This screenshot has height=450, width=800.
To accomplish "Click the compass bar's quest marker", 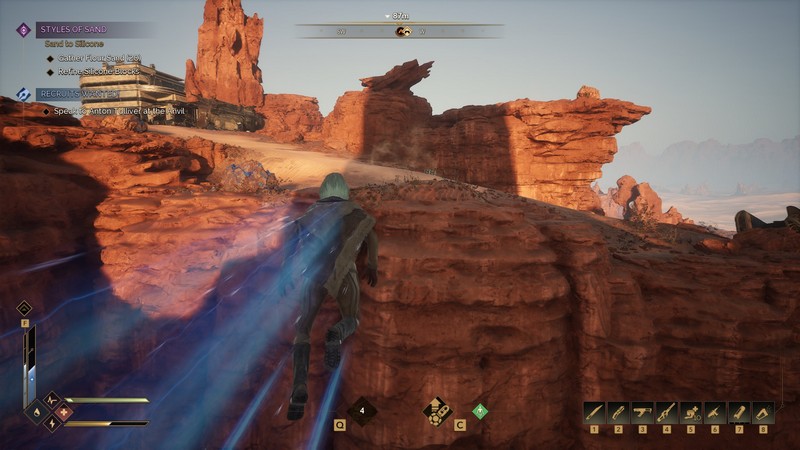I will [402, 32].
